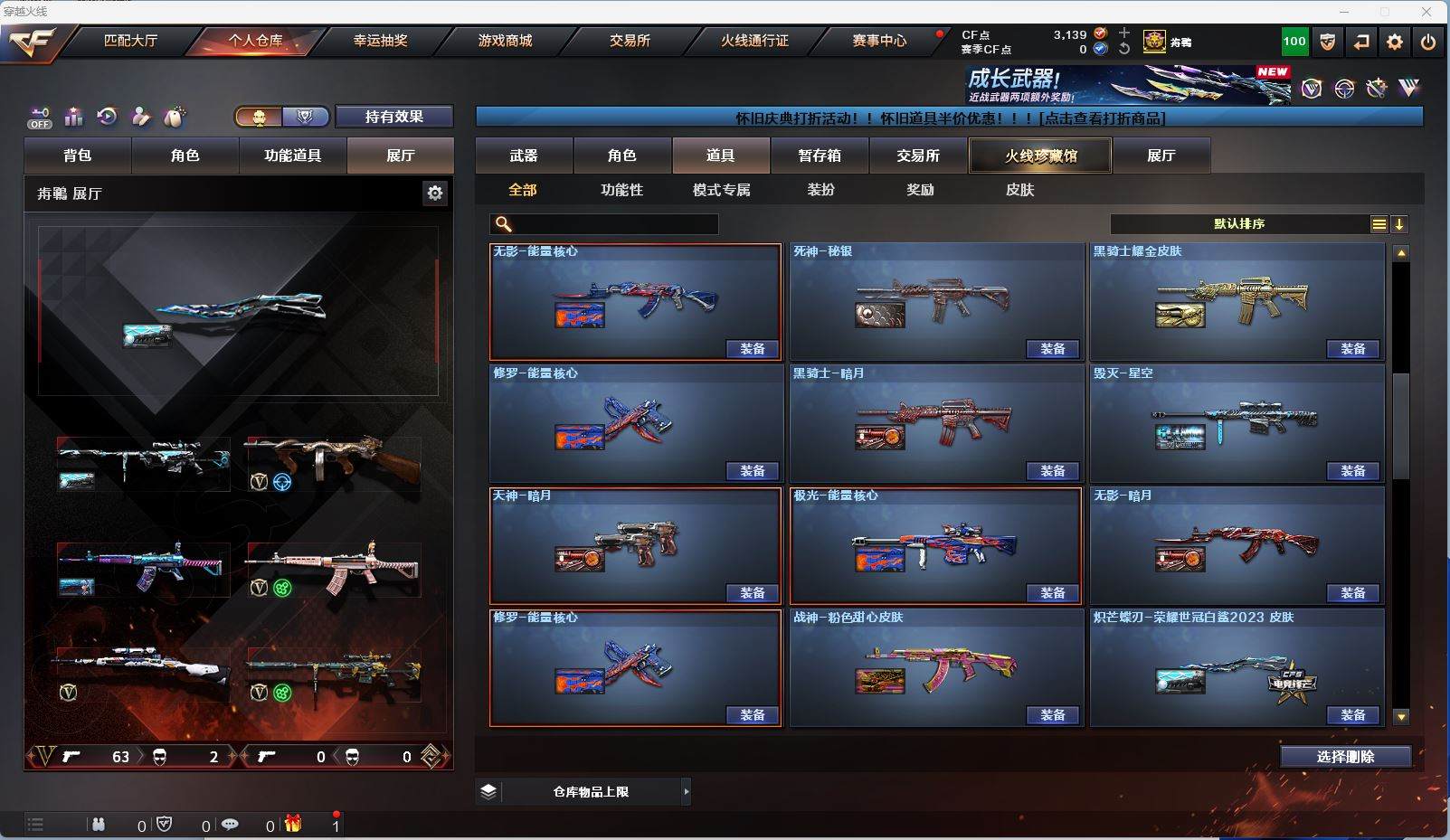Switch to the 背包 backpack tab

(78, 156)
